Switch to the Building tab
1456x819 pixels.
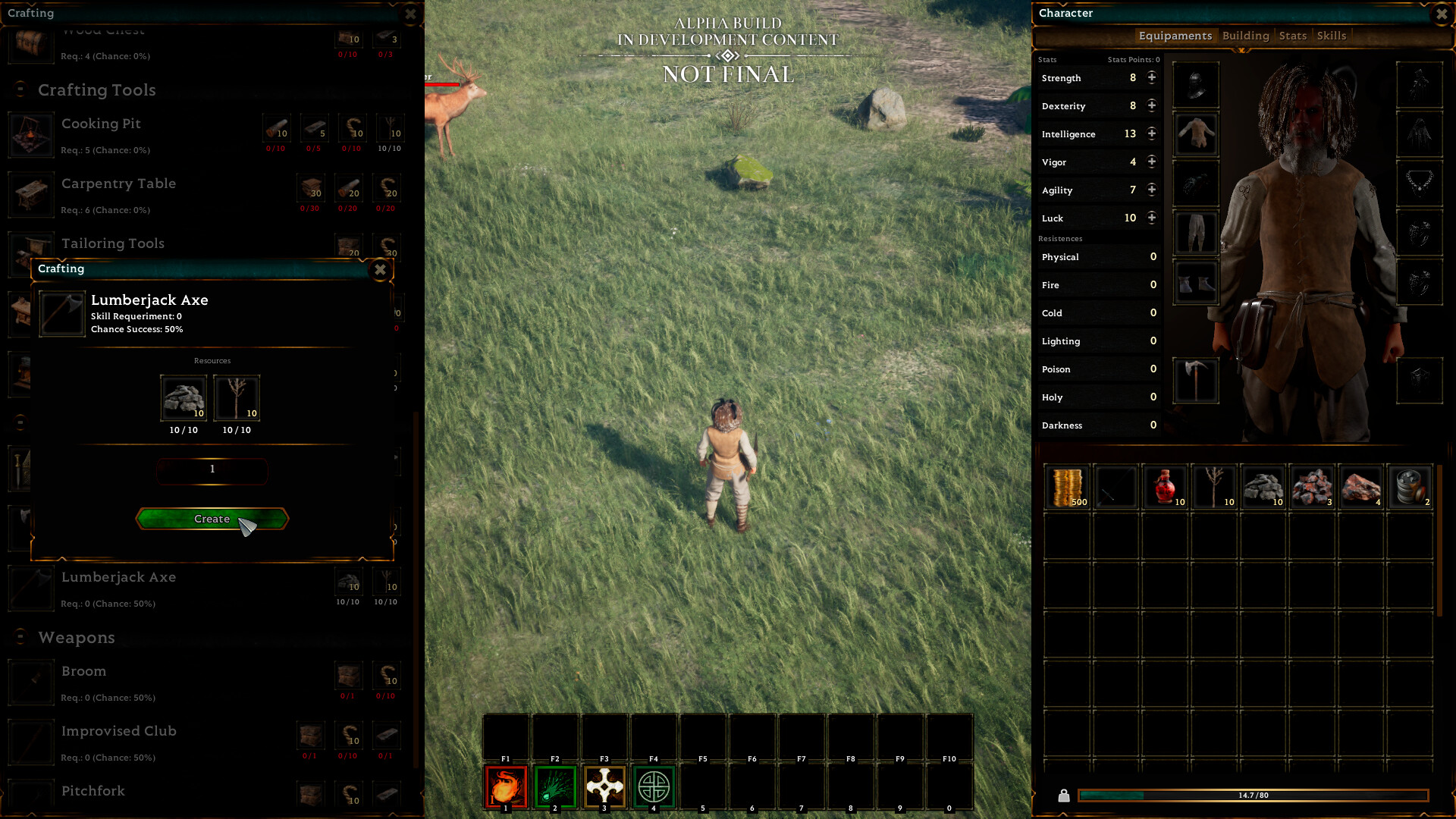(1246, 36)
